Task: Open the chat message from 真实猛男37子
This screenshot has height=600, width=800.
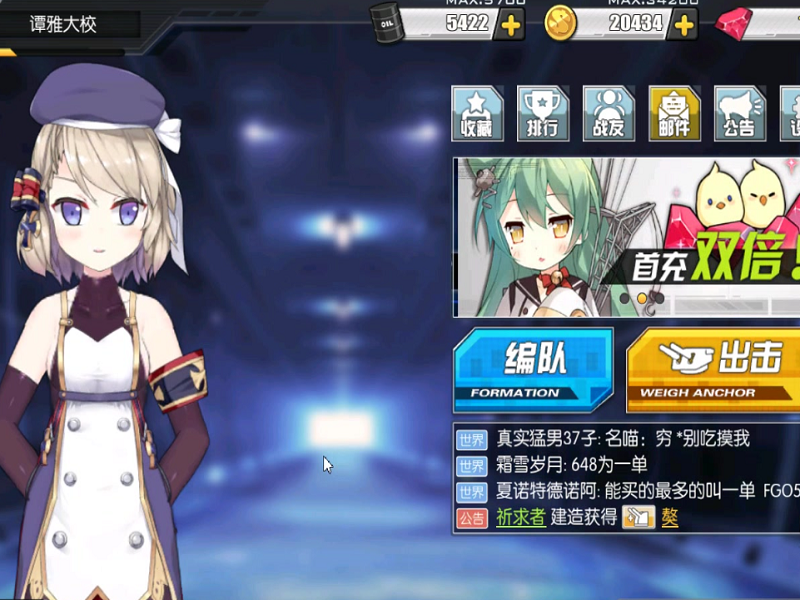Action: (622, 439)
